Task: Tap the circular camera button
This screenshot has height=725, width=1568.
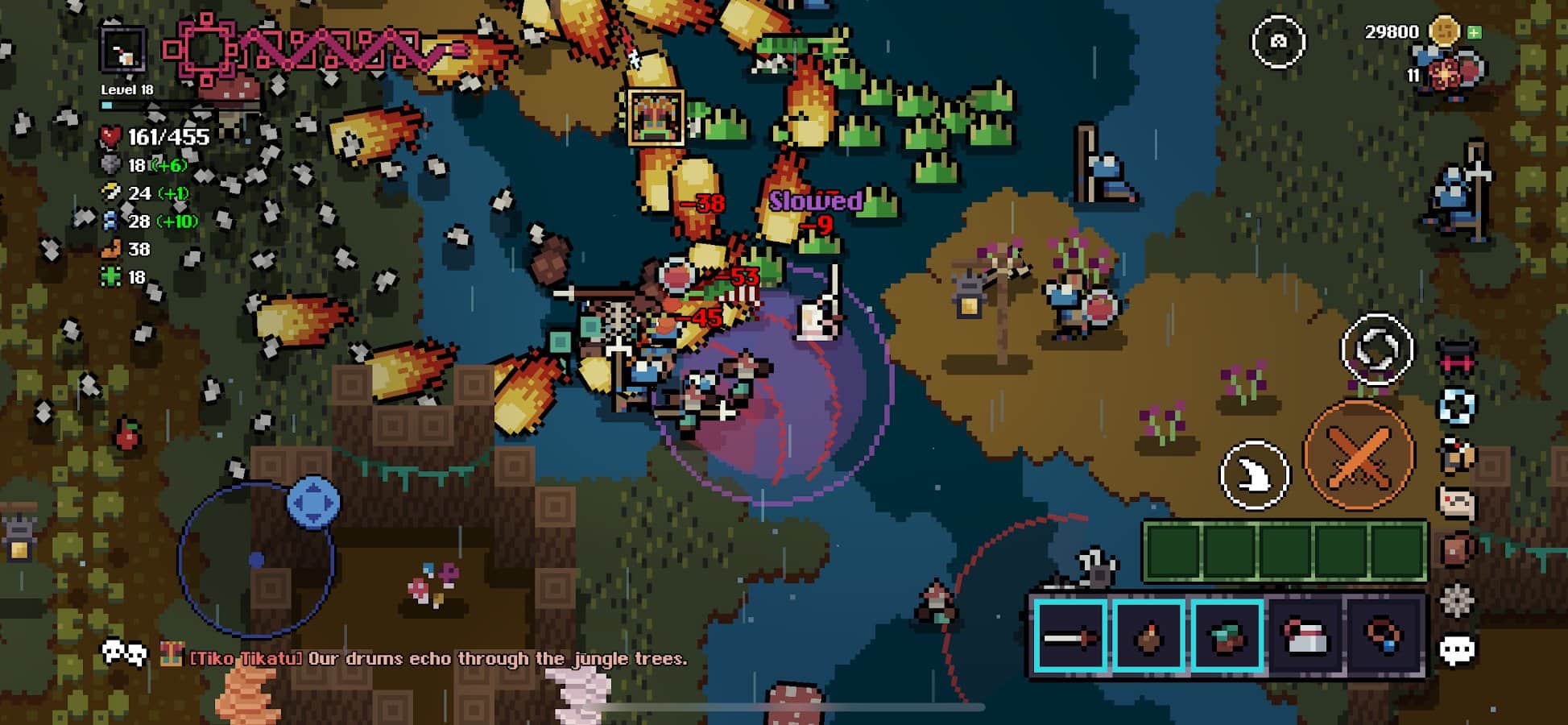Action: (1278, 41)
